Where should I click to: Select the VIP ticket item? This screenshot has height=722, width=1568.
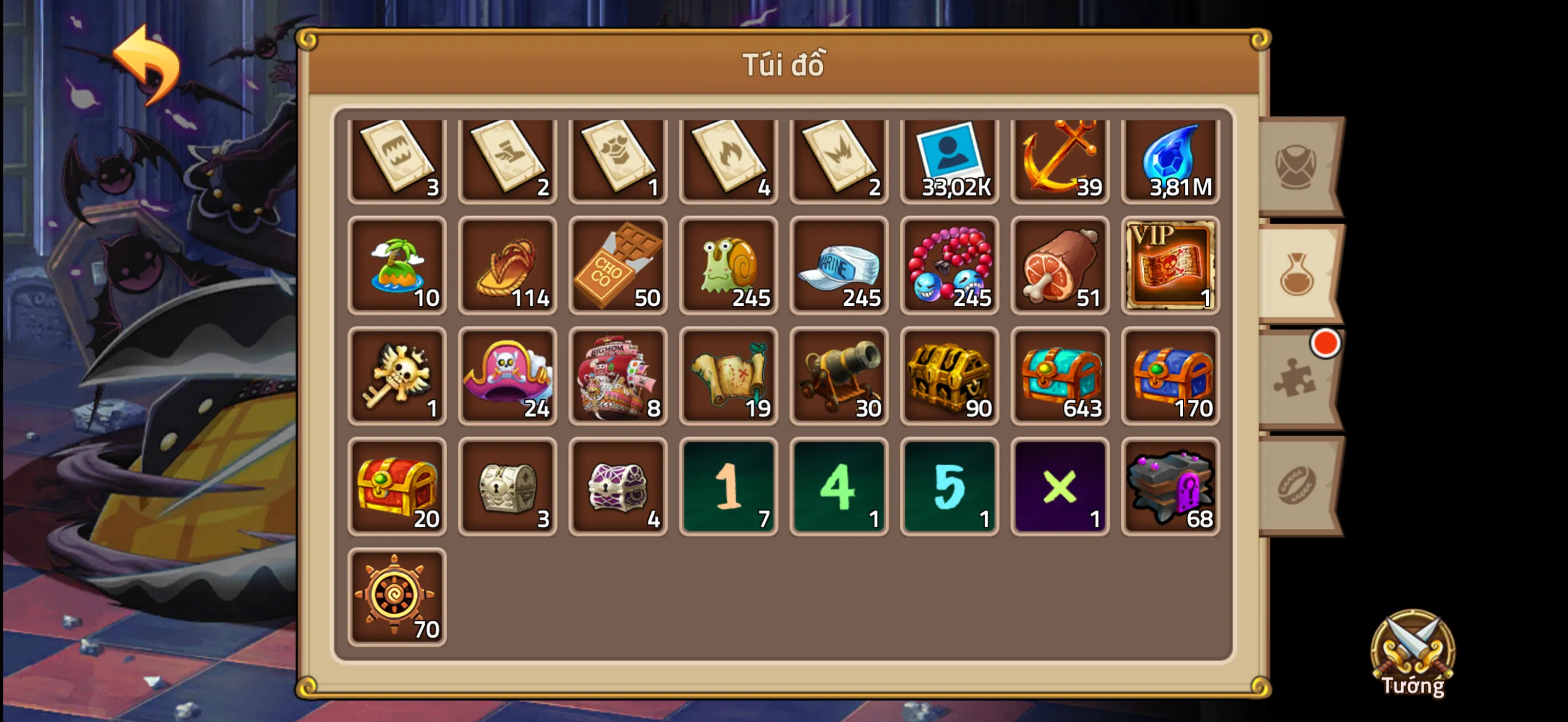[1170, 266]
